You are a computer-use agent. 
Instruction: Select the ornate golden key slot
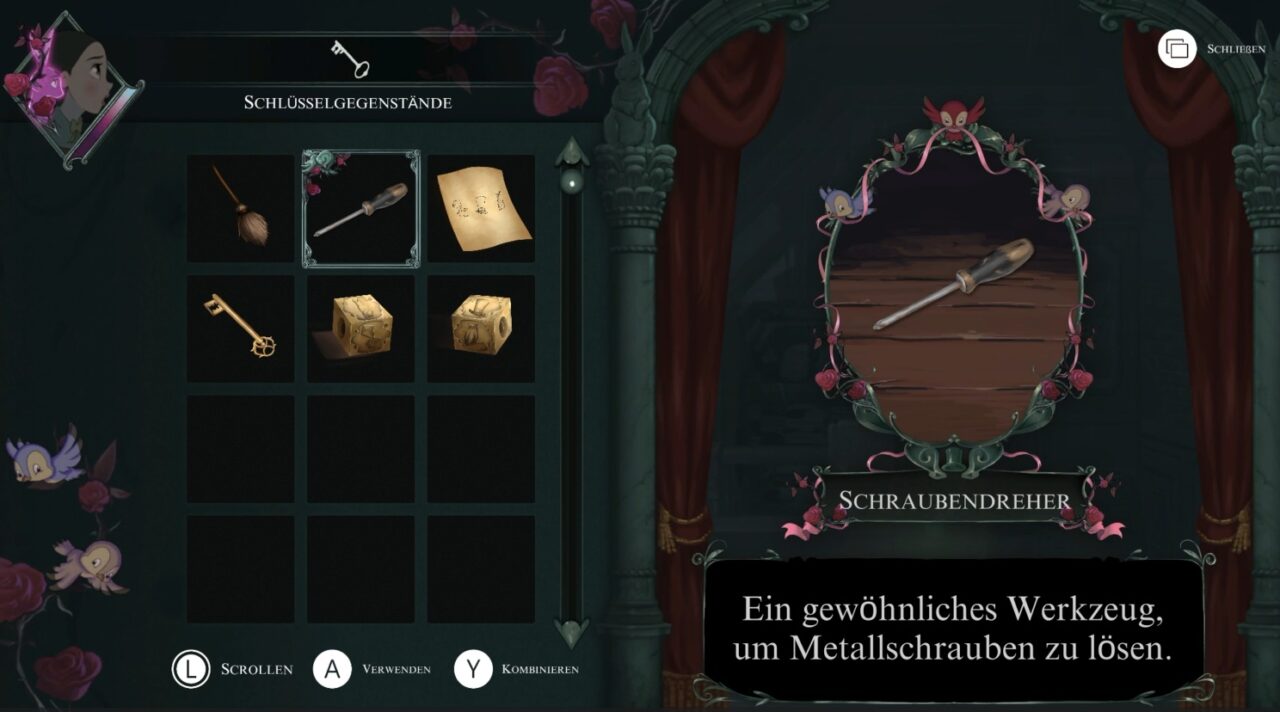pyautogui.click(x=240, y=329)
